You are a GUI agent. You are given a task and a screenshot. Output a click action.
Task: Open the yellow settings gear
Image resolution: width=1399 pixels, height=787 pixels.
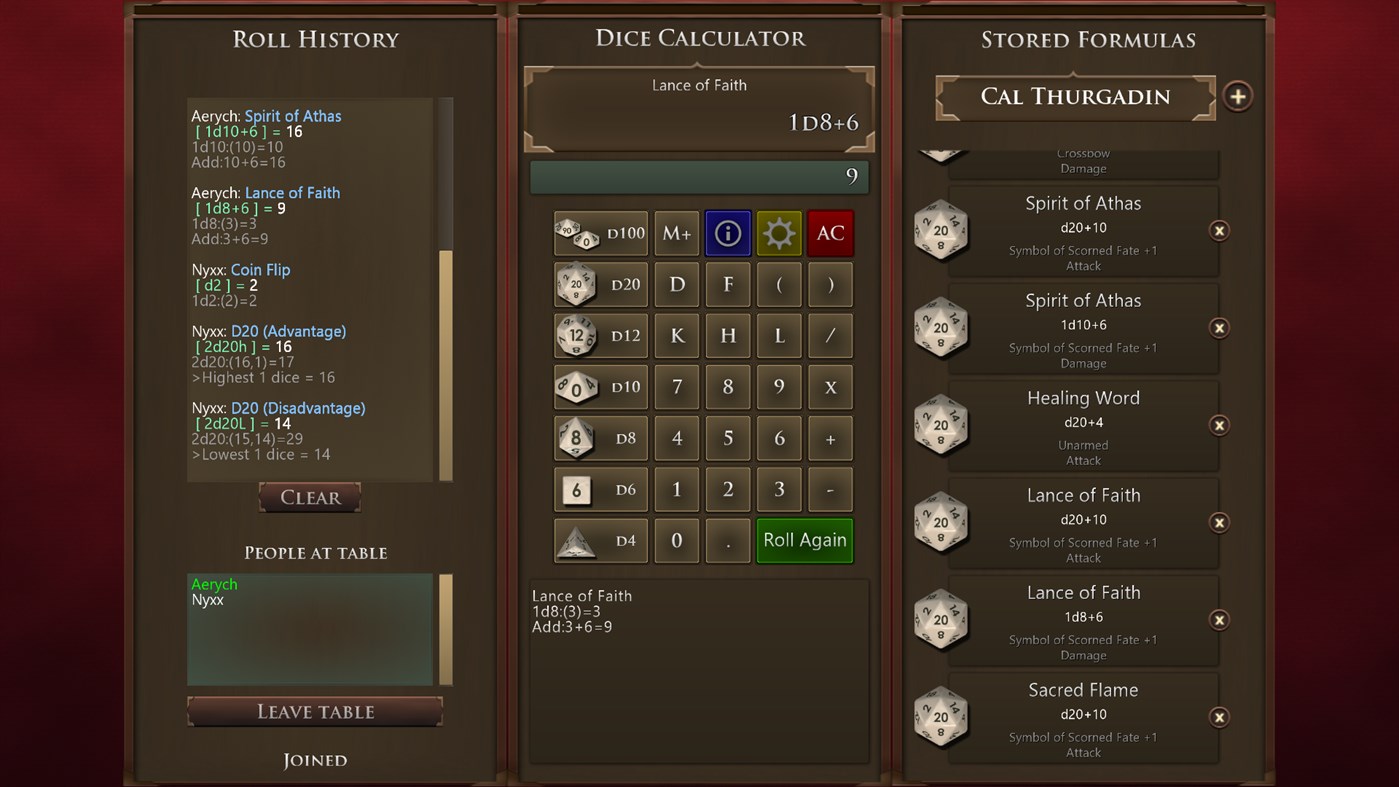point(779,233)
